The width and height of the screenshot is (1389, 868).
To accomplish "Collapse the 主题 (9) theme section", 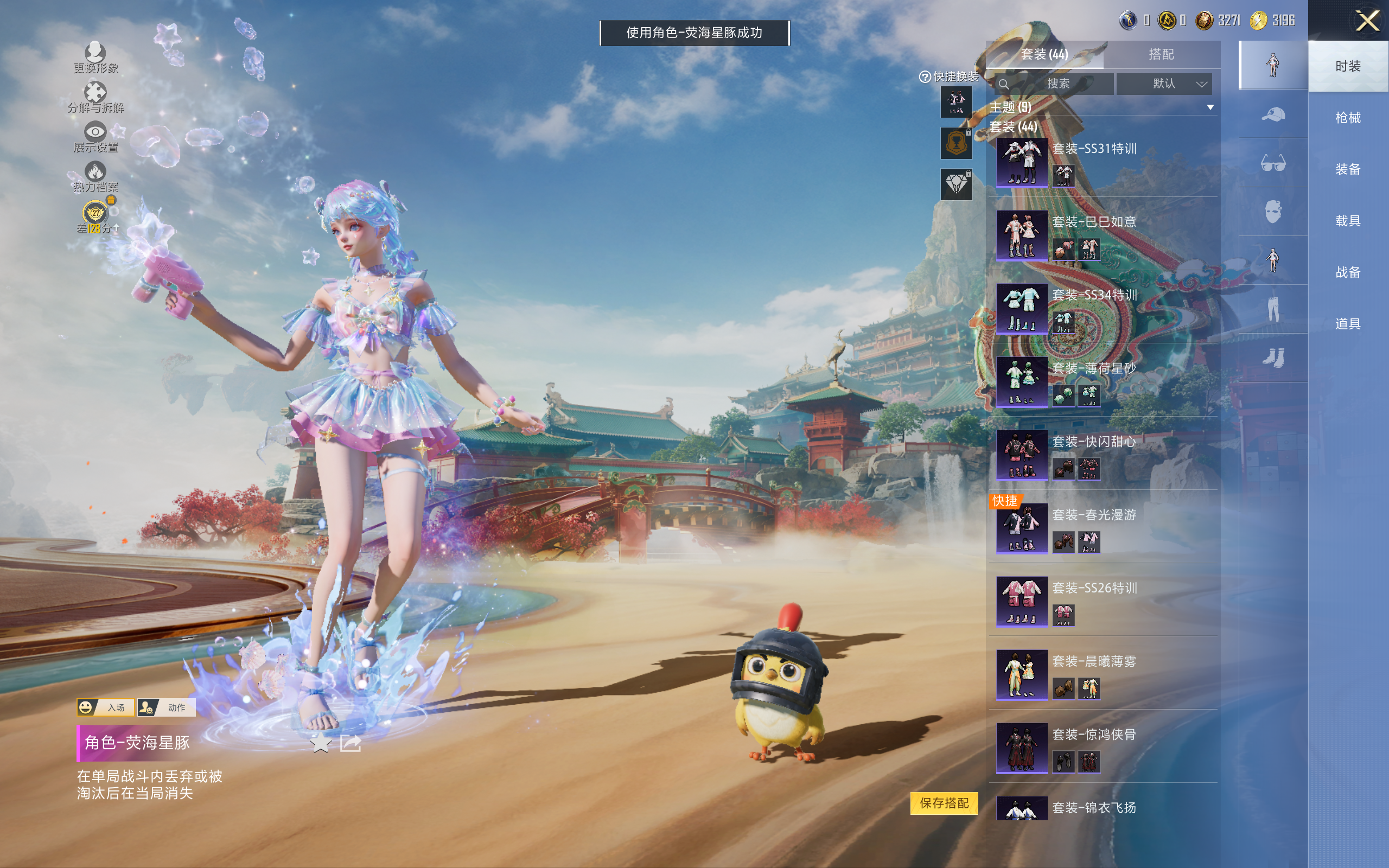I will (x=1210, y=107).
